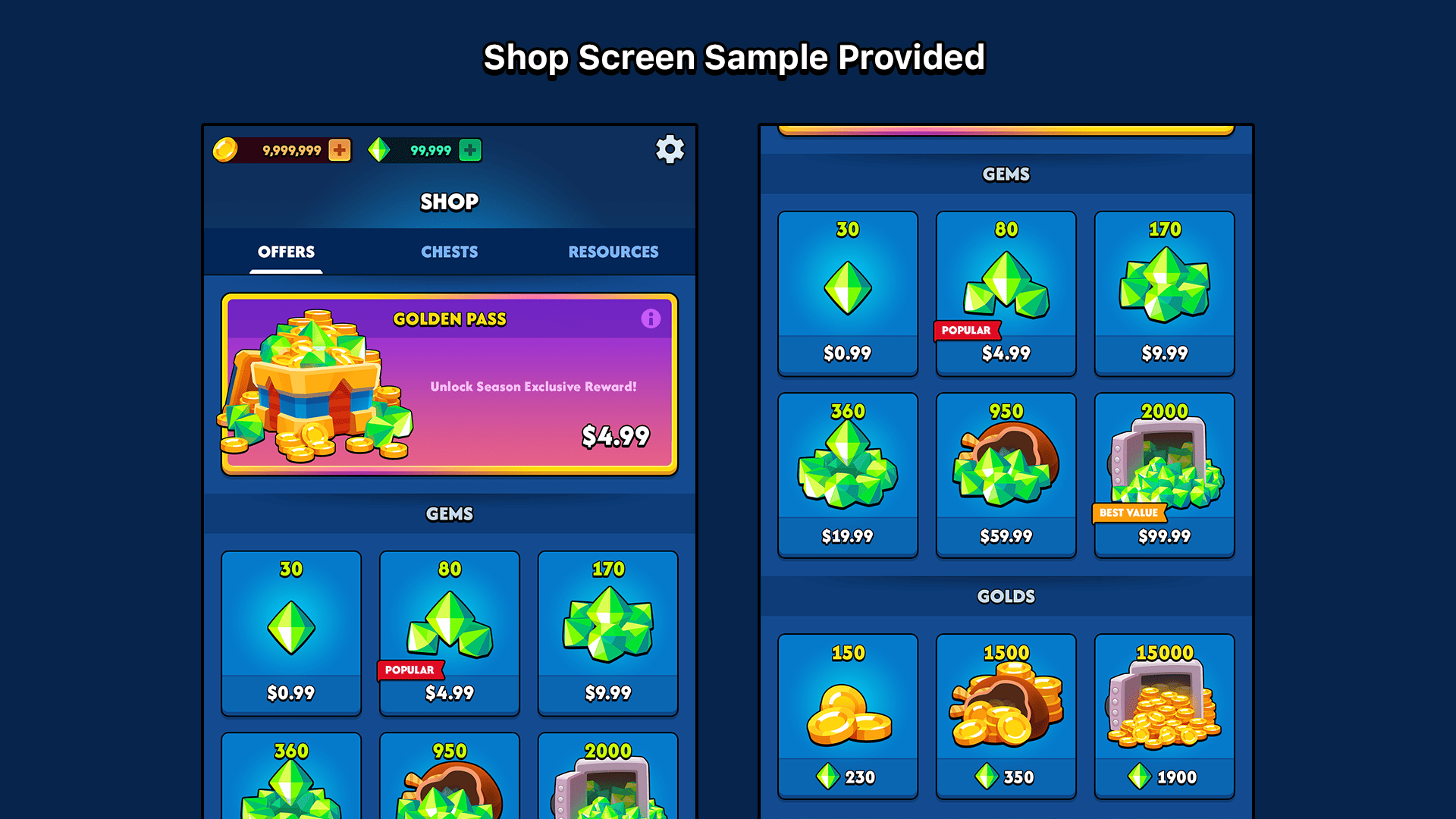Open the Golden Pass info icon
1456x819 pixels.
(651, 318)
